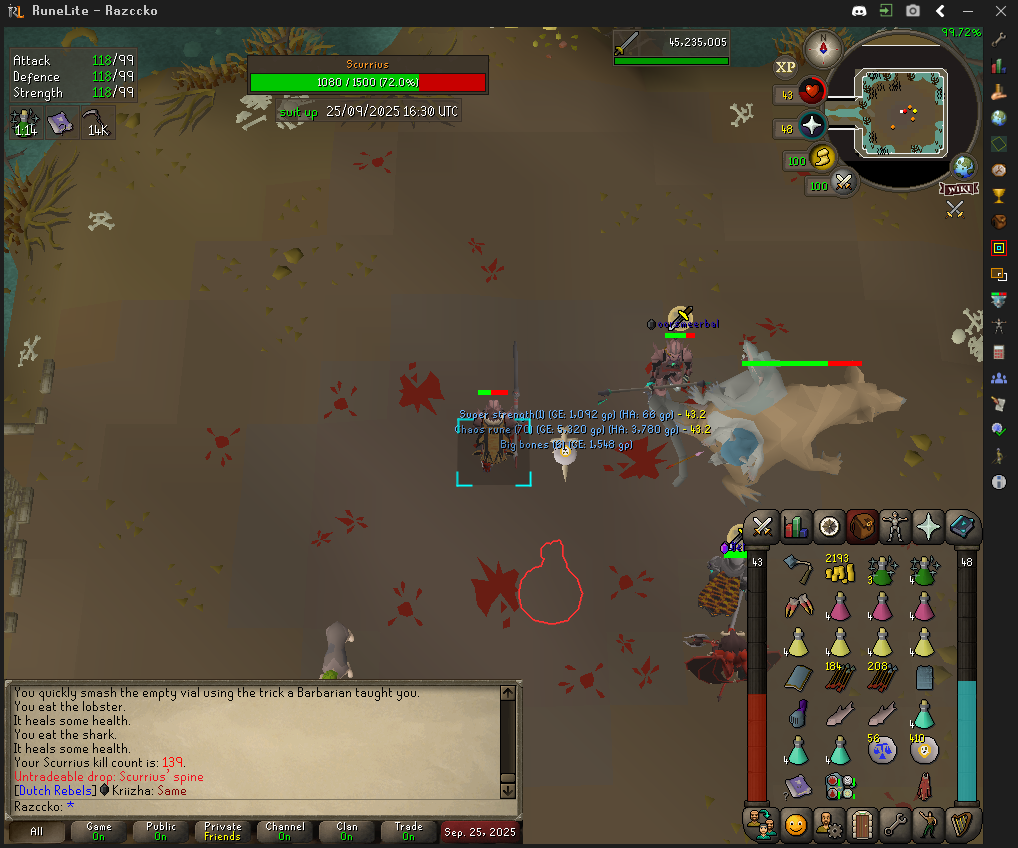
Task: Open the Worn Equipment tab
Action: click(895, 525)
